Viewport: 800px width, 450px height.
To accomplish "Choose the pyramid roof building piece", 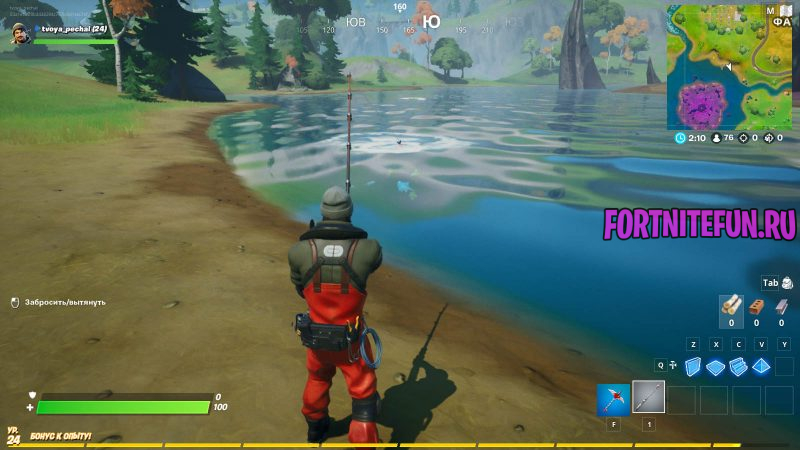I will (761, 367).
